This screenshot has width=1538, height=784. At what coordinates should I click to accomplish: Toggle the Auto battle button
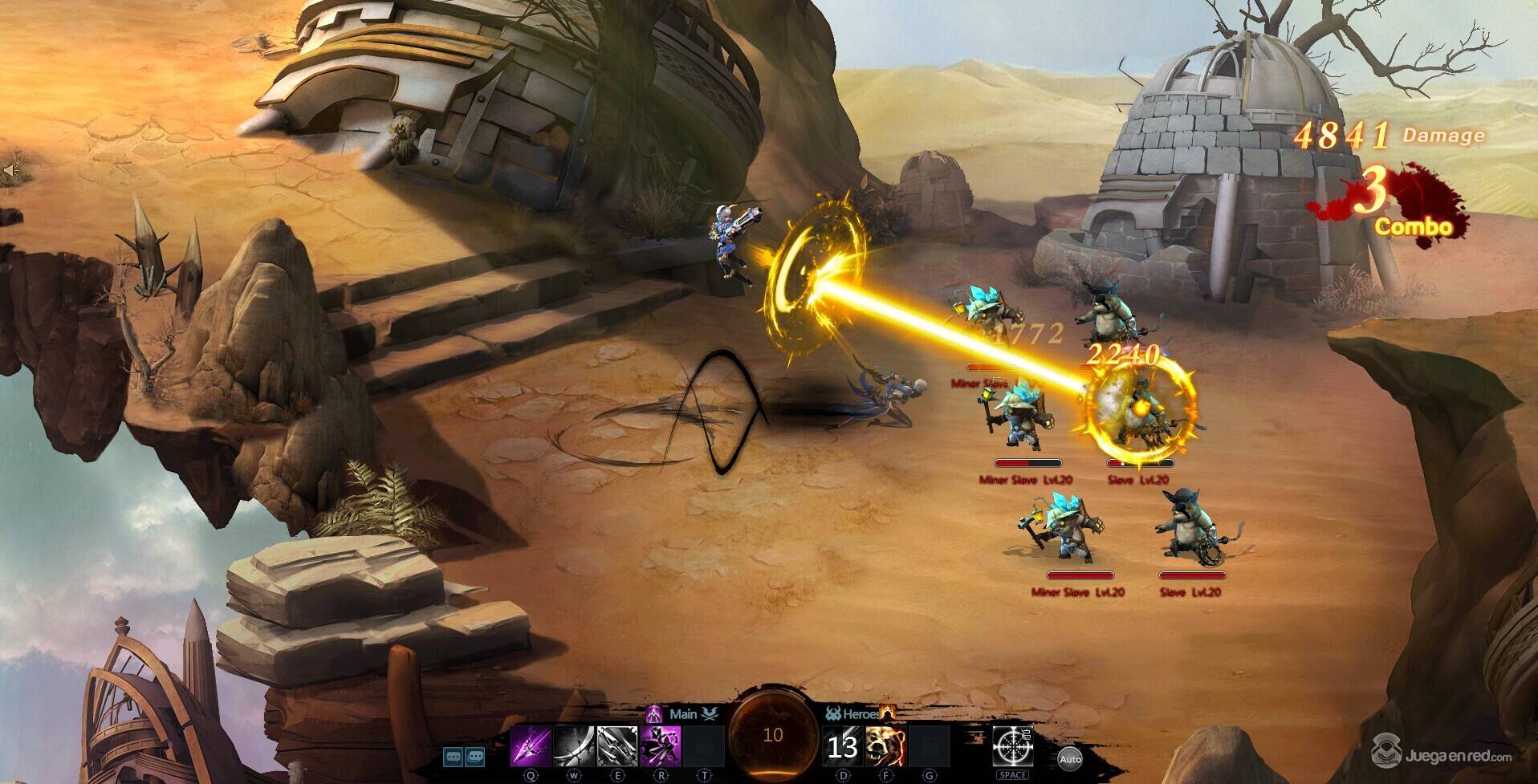click(1069, 758)
